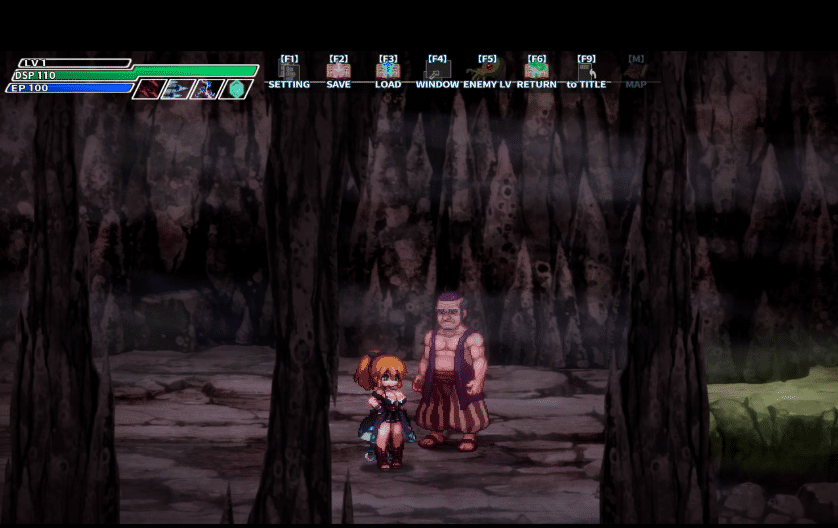The width and height of the screenshot is (838, 528).
Task: Toggle the WINDOW mode button
Action: 437,72
